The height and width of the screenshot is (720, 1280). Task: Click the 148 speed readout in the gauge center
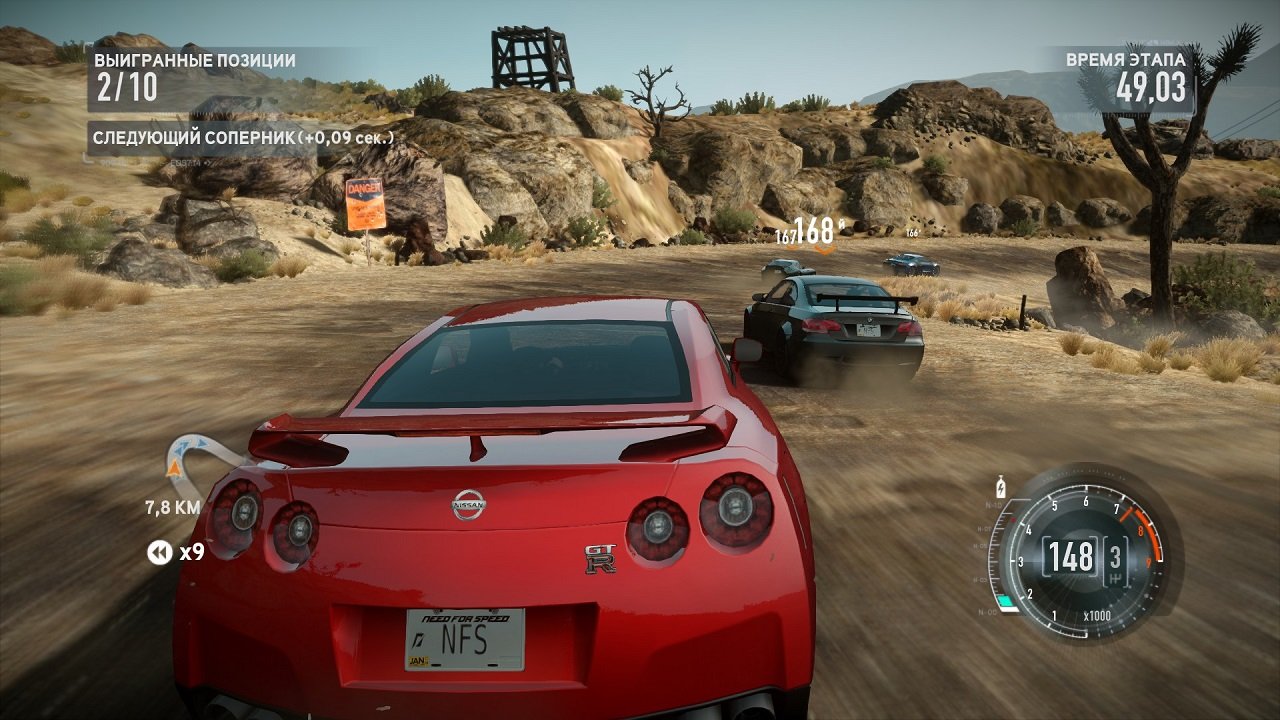[1070, 557]
